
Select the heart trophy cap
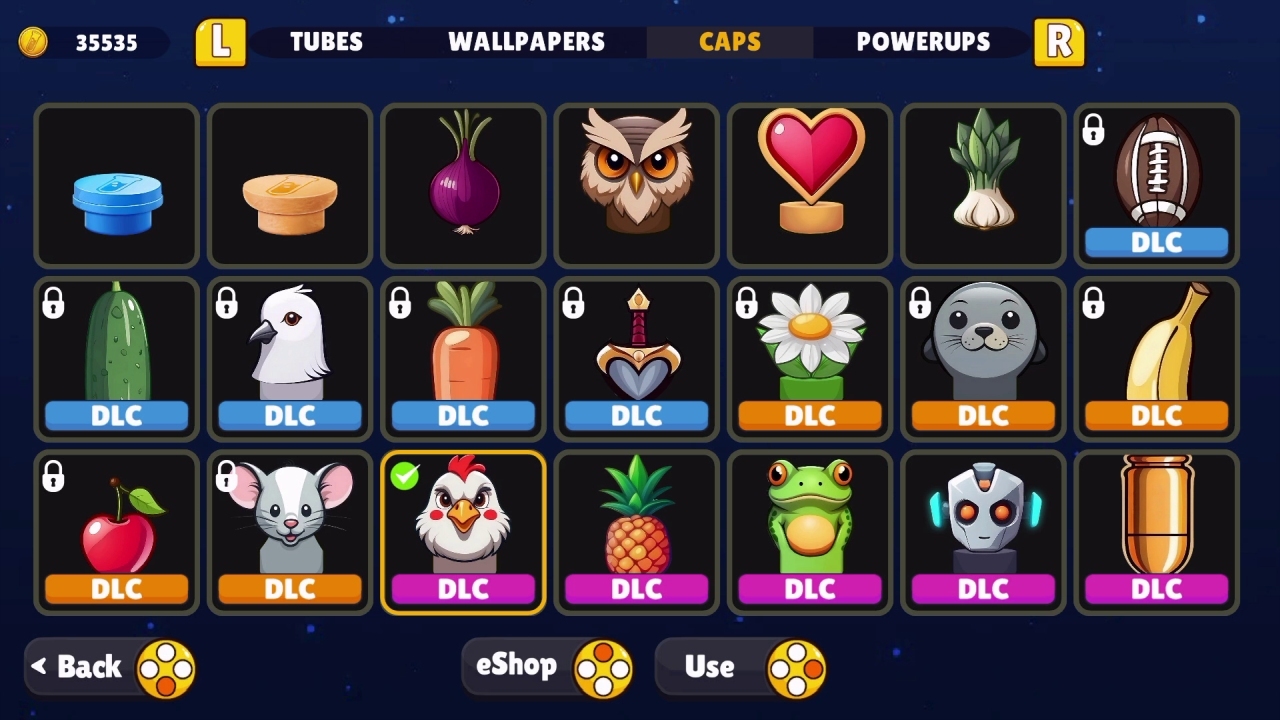coord(809,186)
